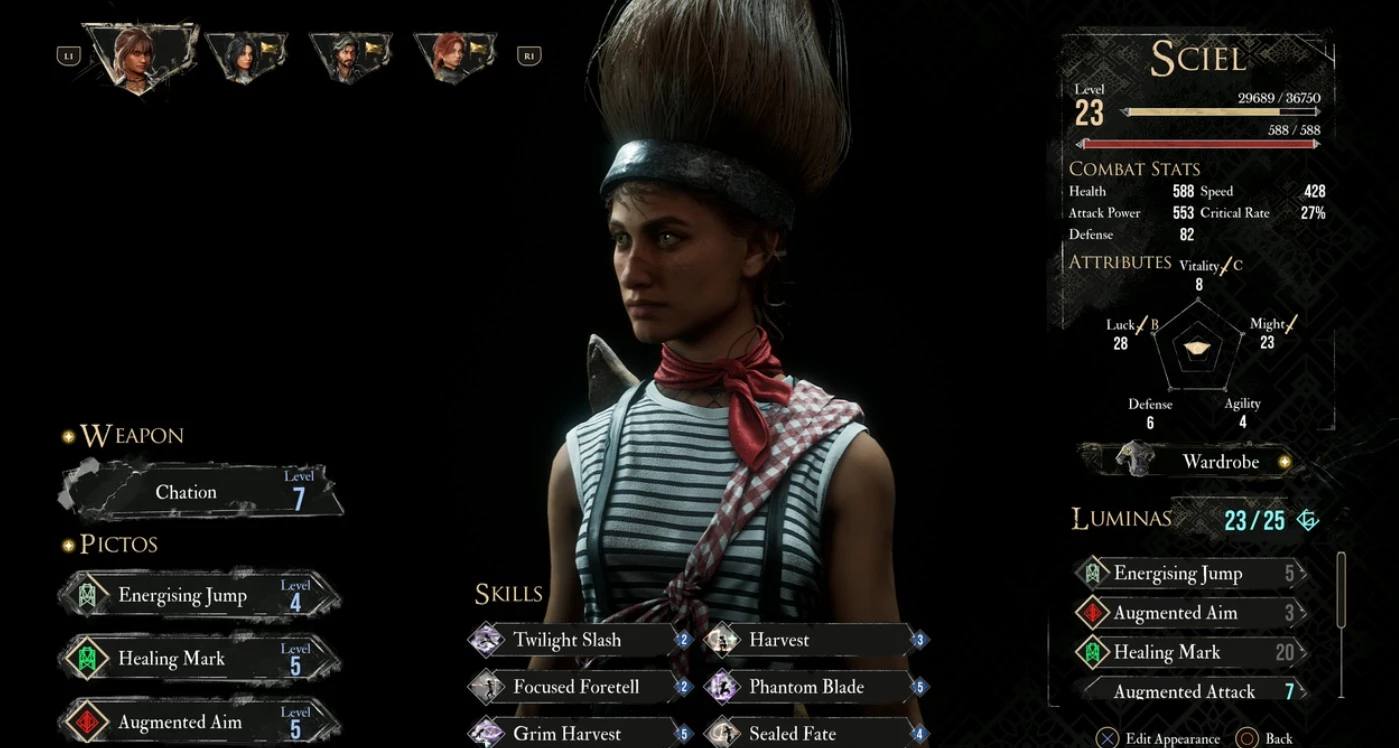Choose the Sealed Fate skill

[x=815, y=733]
